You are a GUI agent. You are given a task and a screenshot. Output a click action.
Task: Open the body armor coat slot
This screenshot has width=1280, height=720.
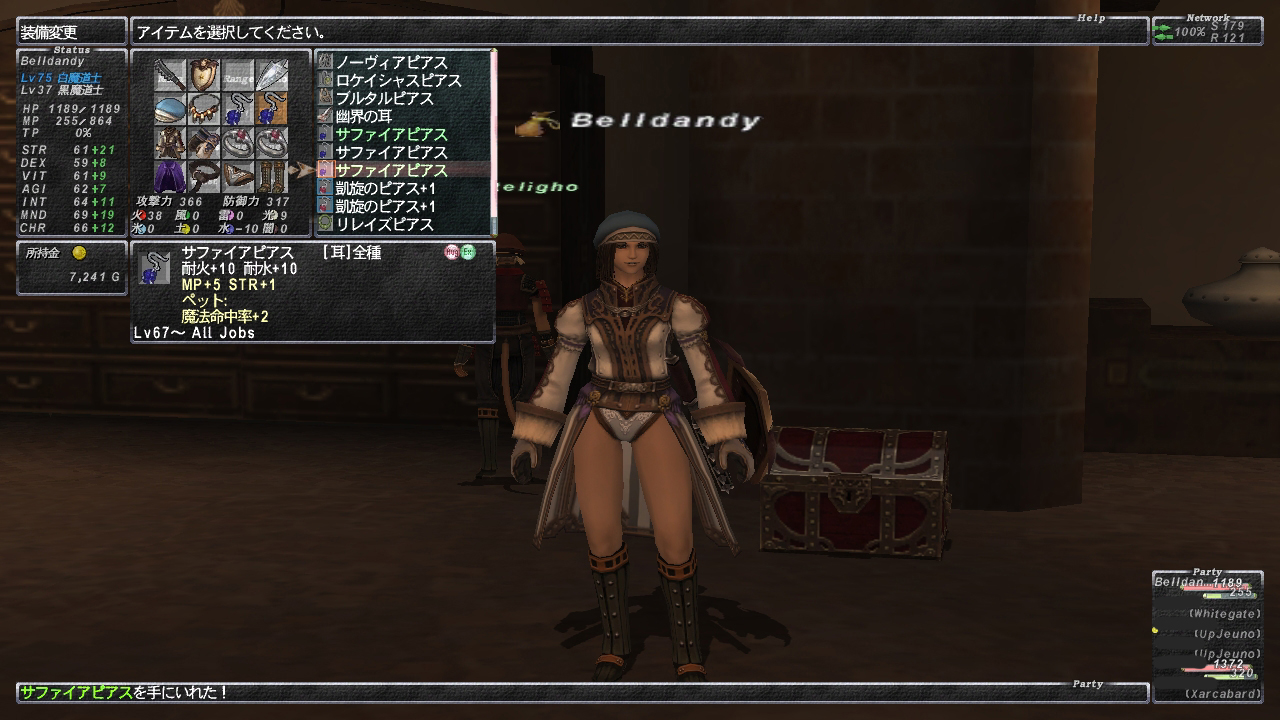coord(170,143)
